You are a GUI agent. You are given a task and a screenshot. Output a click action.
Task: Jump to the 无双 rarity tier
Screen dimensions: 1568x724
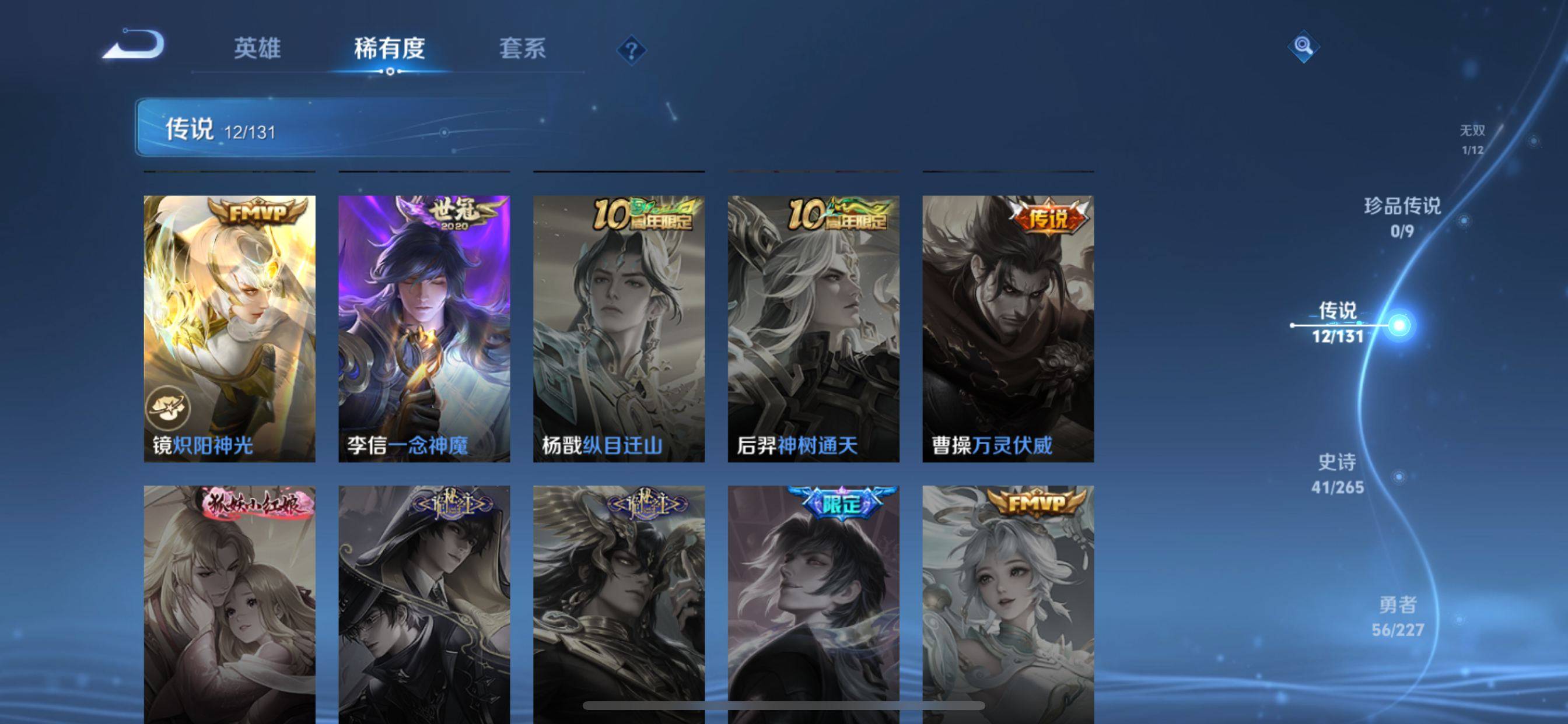pyautogui.click(x=1472, y=139)
